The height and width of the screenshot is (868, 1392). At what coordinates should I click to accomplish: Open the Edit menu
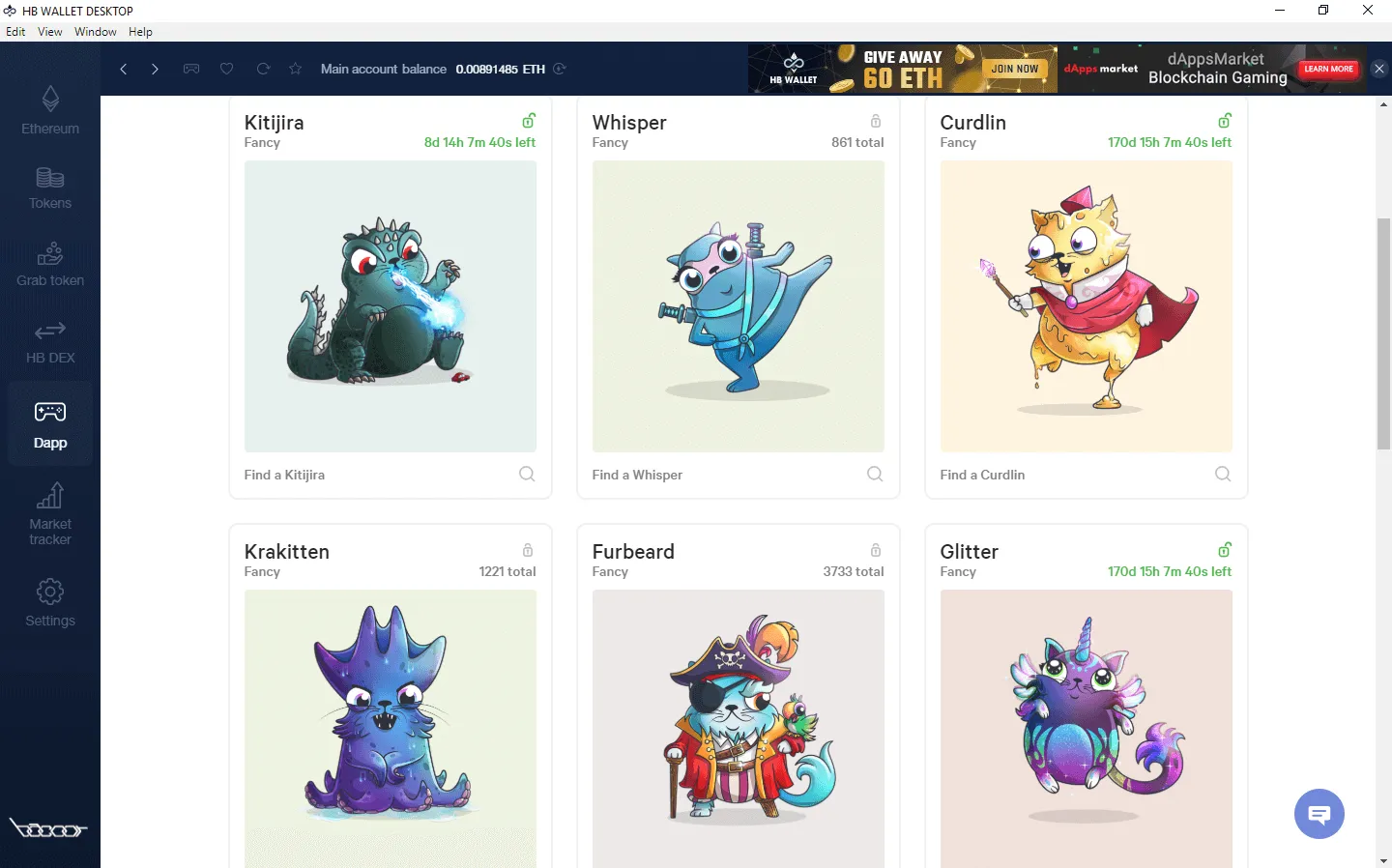click(x=15, y=31)
